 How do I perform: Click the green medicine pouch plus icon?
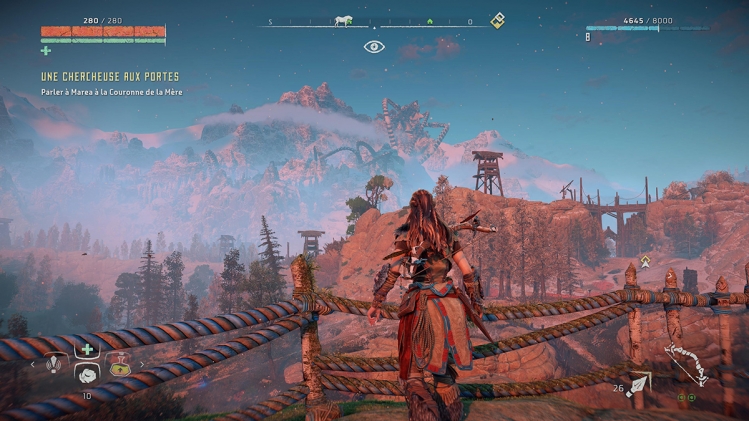tap(46, 50)
